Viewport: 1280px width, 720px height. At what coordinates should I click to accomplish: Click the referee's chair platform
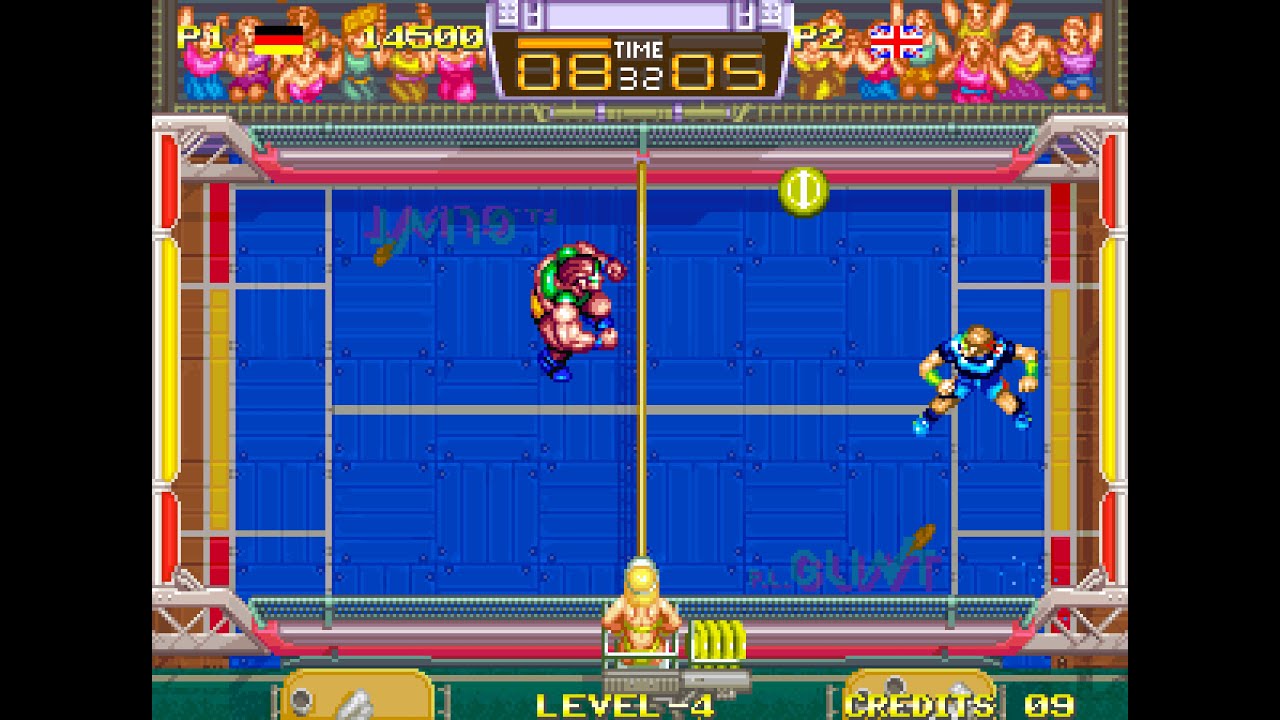point(641,660)
